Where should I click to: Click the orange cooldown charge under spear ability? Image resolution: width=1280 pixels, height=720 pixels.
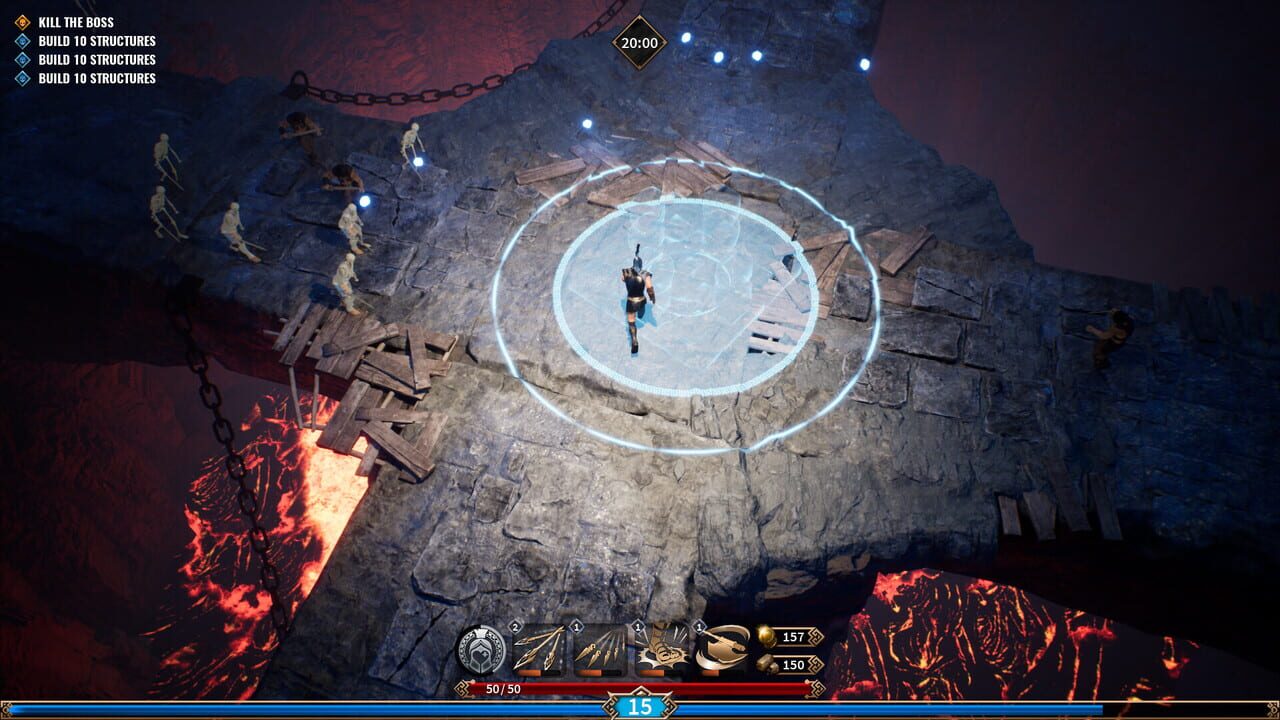[530, 671]
